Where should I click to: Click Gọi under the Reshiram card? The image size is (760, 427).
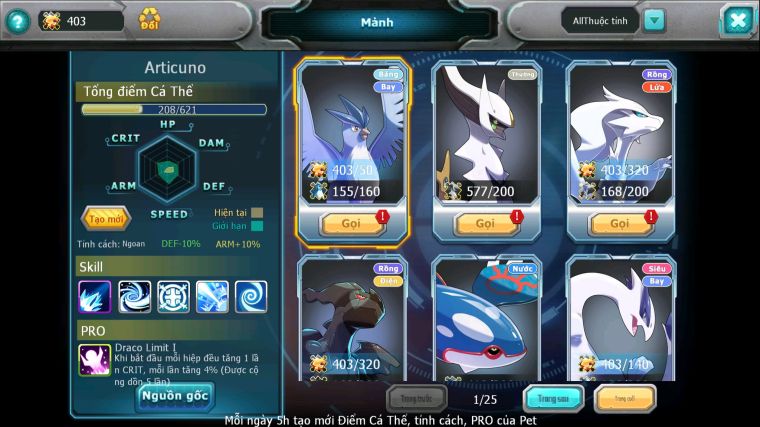coord(621,223)
